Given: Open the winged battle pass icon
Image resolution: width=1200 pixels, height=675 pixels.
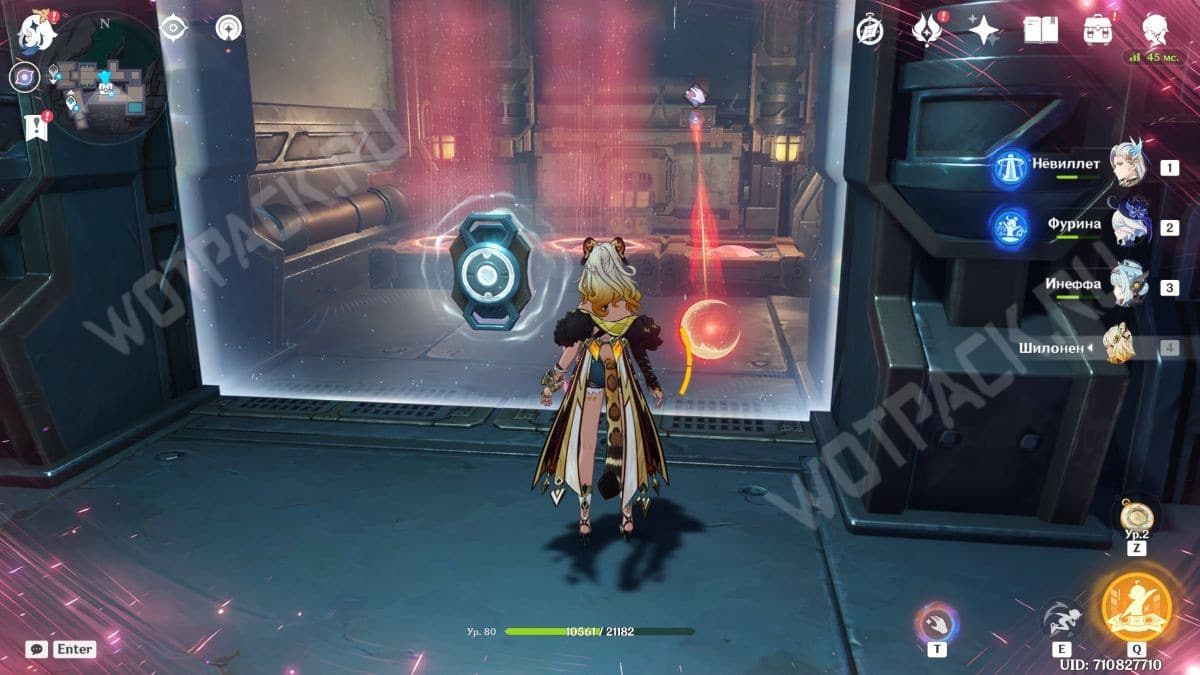Looking at the screenshot, I should coord(927,31).
